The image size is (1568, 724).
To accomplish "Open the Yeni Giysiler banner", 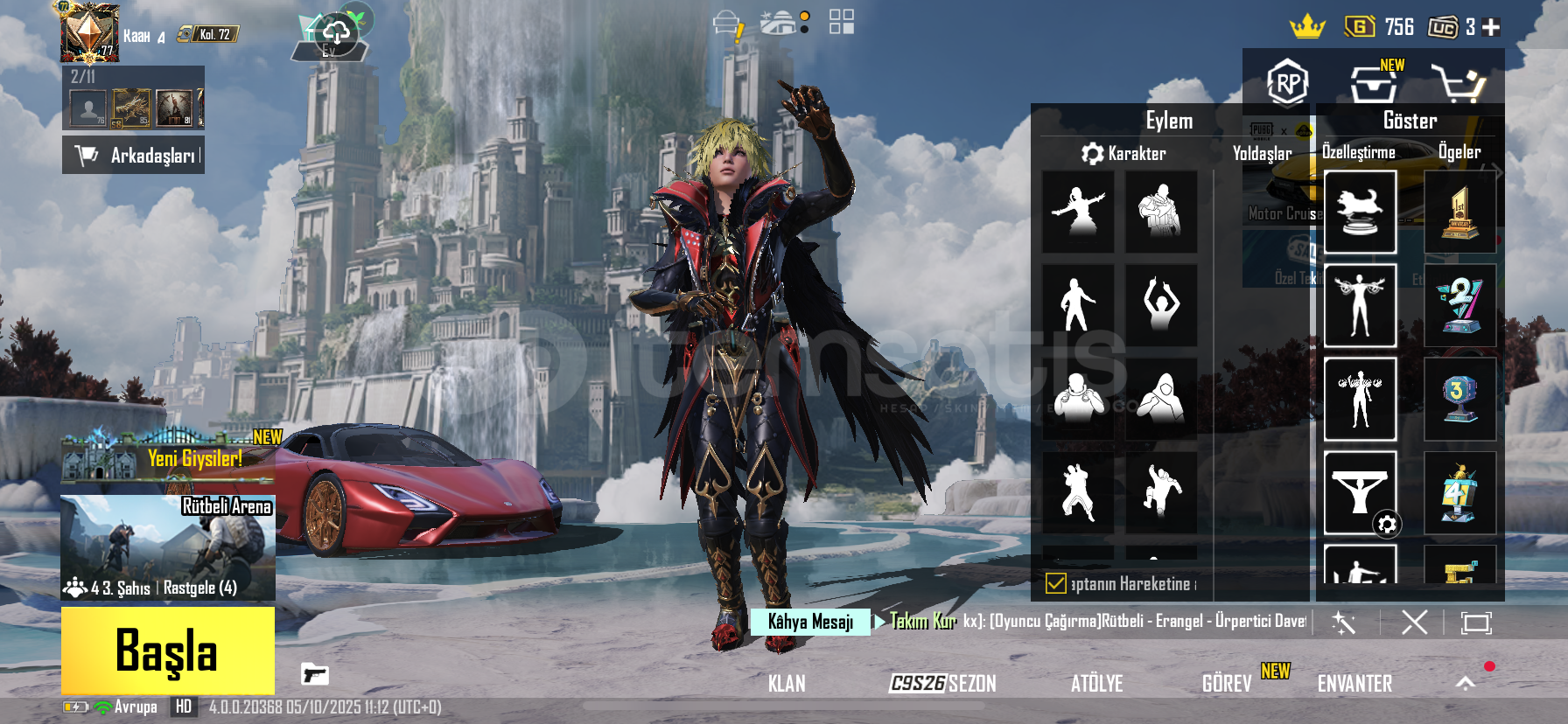I will 168,458.
